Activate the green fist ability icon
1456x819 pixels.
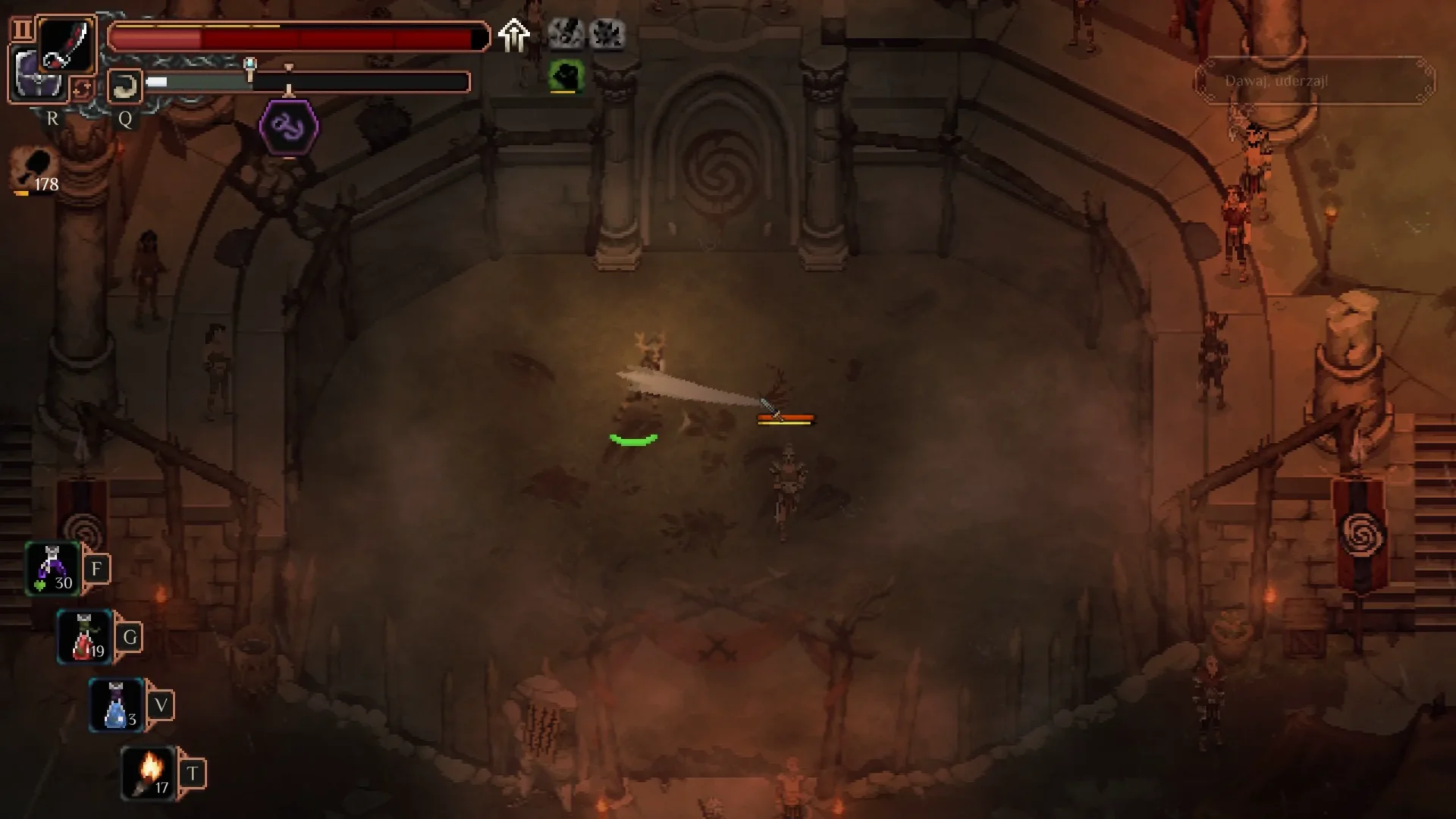[x=567, y=75]
